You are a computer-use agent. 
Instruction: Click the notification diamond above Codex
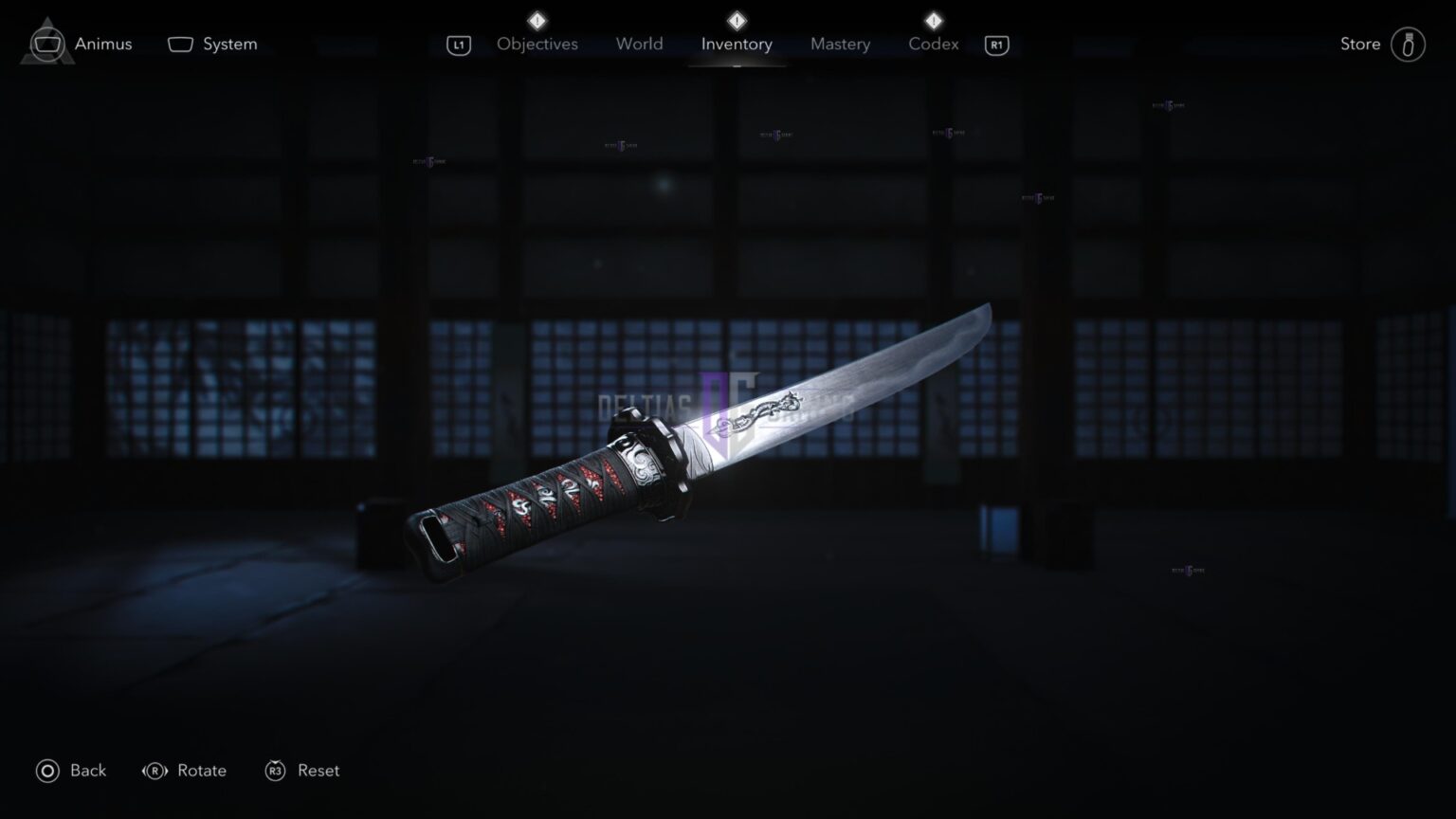coord(933,19)
